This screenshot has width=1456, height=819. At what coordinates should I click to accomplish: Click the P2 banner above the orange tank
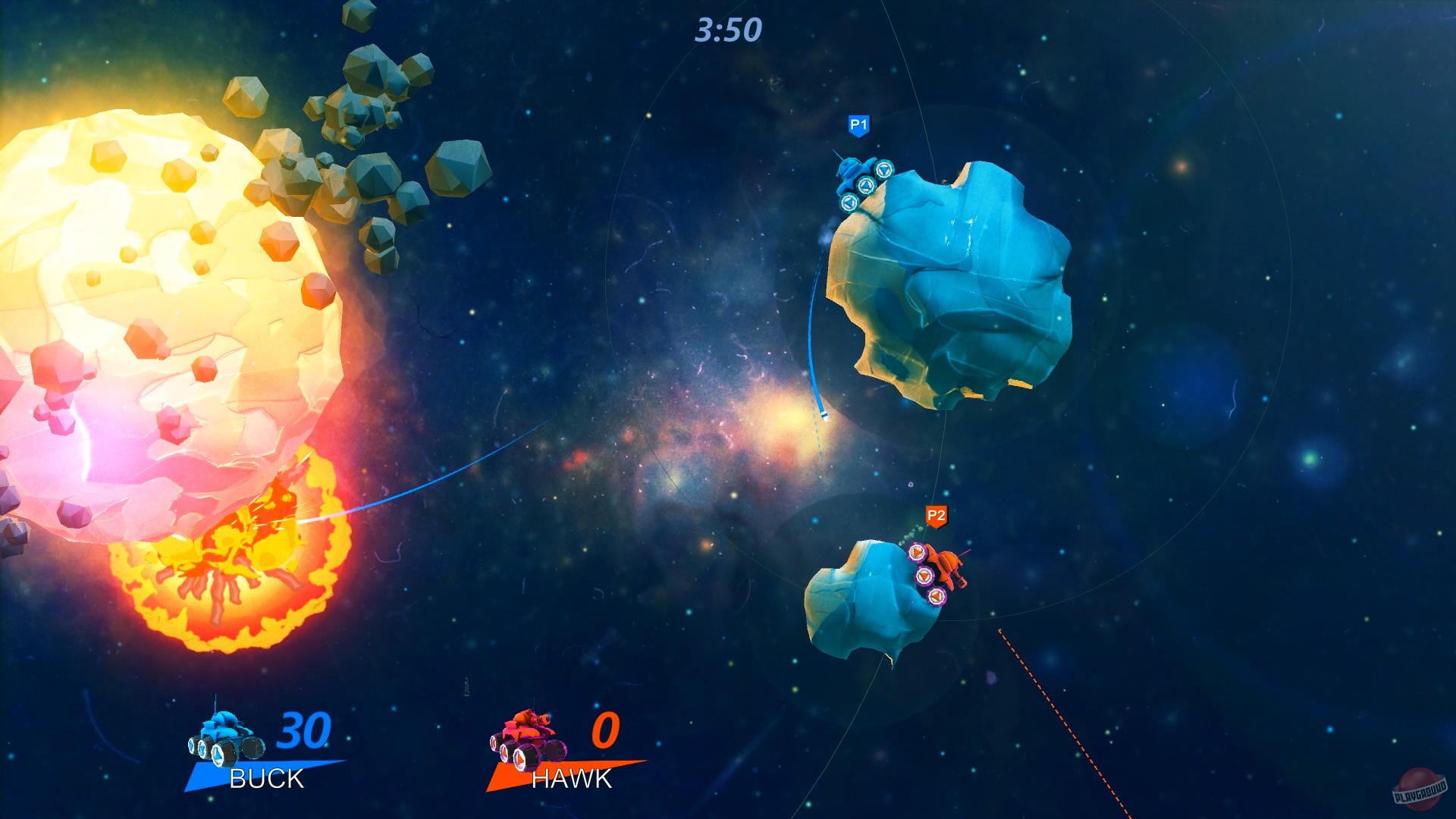tap(935, 515)
